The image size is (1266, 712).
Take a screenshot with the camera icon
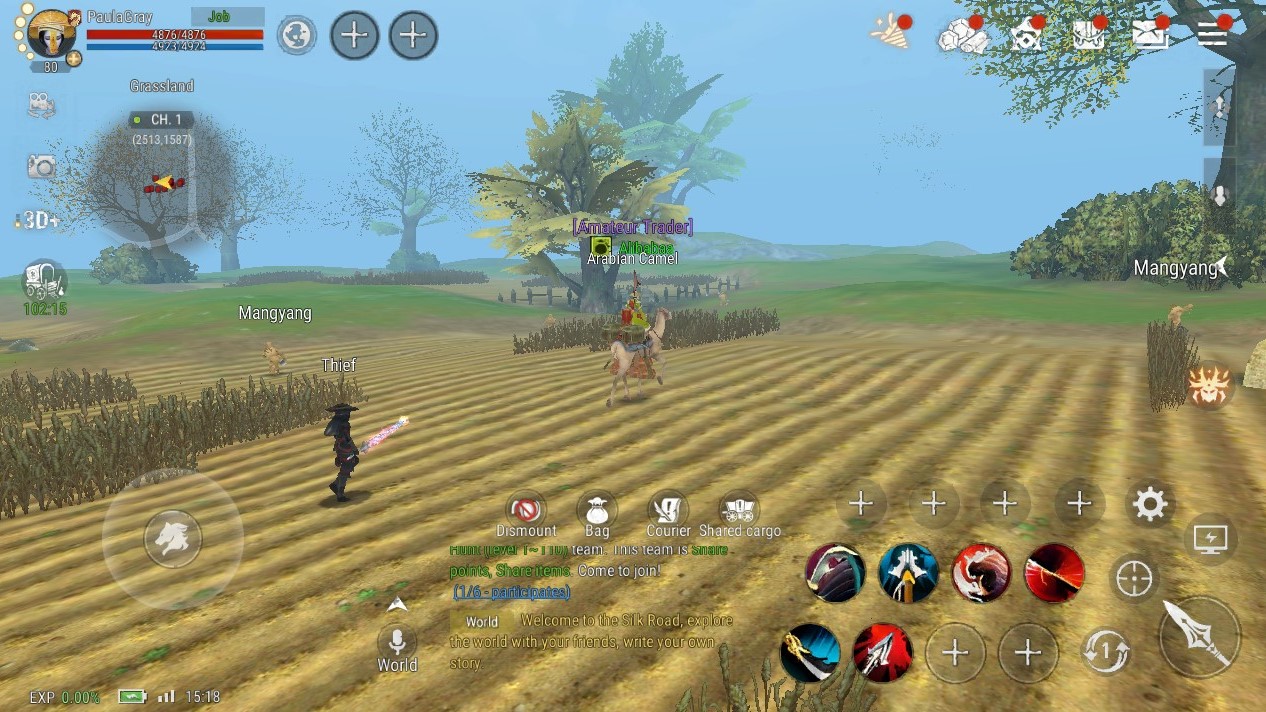coord(41,166)
